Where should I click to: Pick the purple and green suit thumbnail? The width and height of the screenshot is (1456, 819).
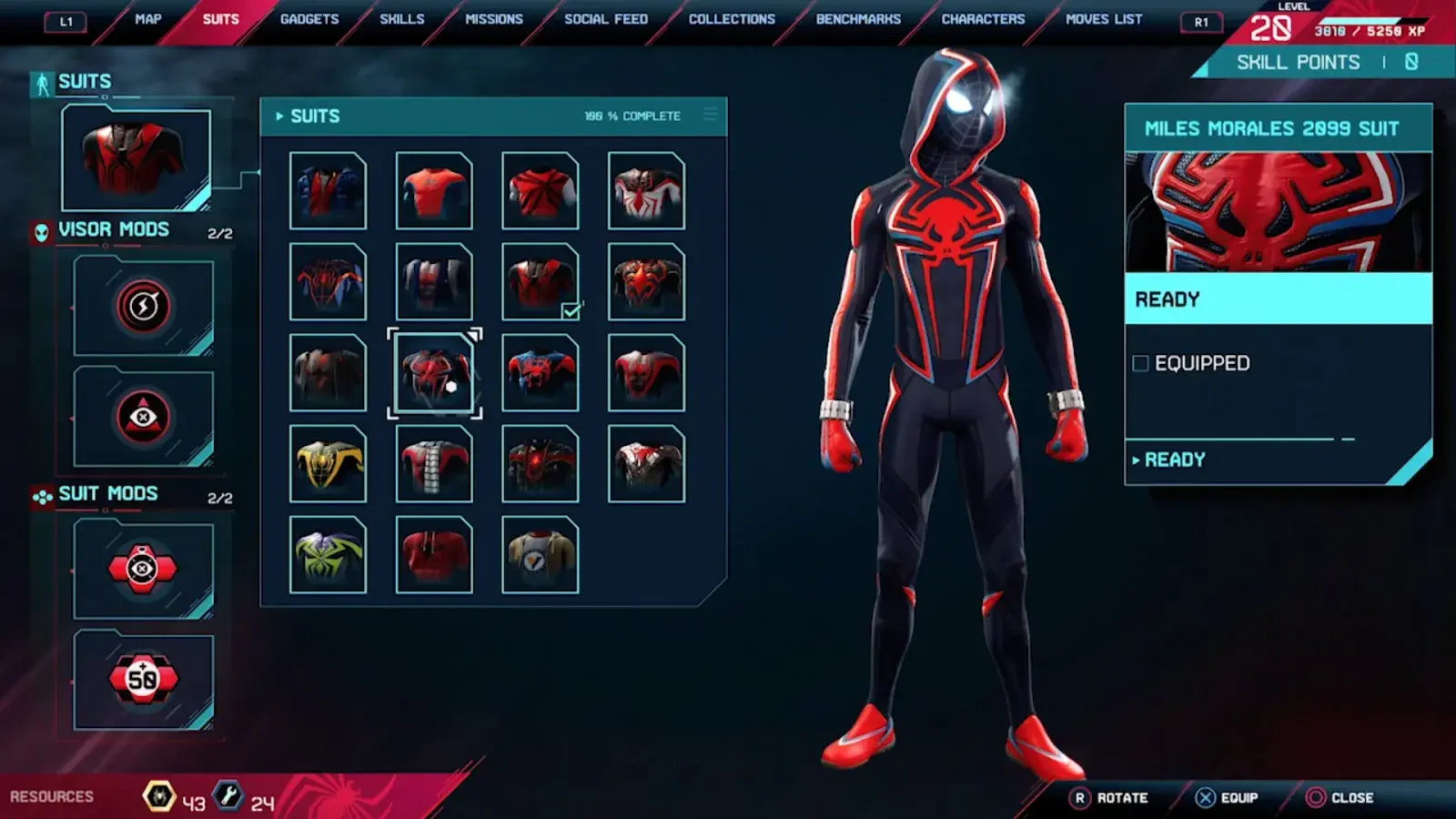[328, 555]
